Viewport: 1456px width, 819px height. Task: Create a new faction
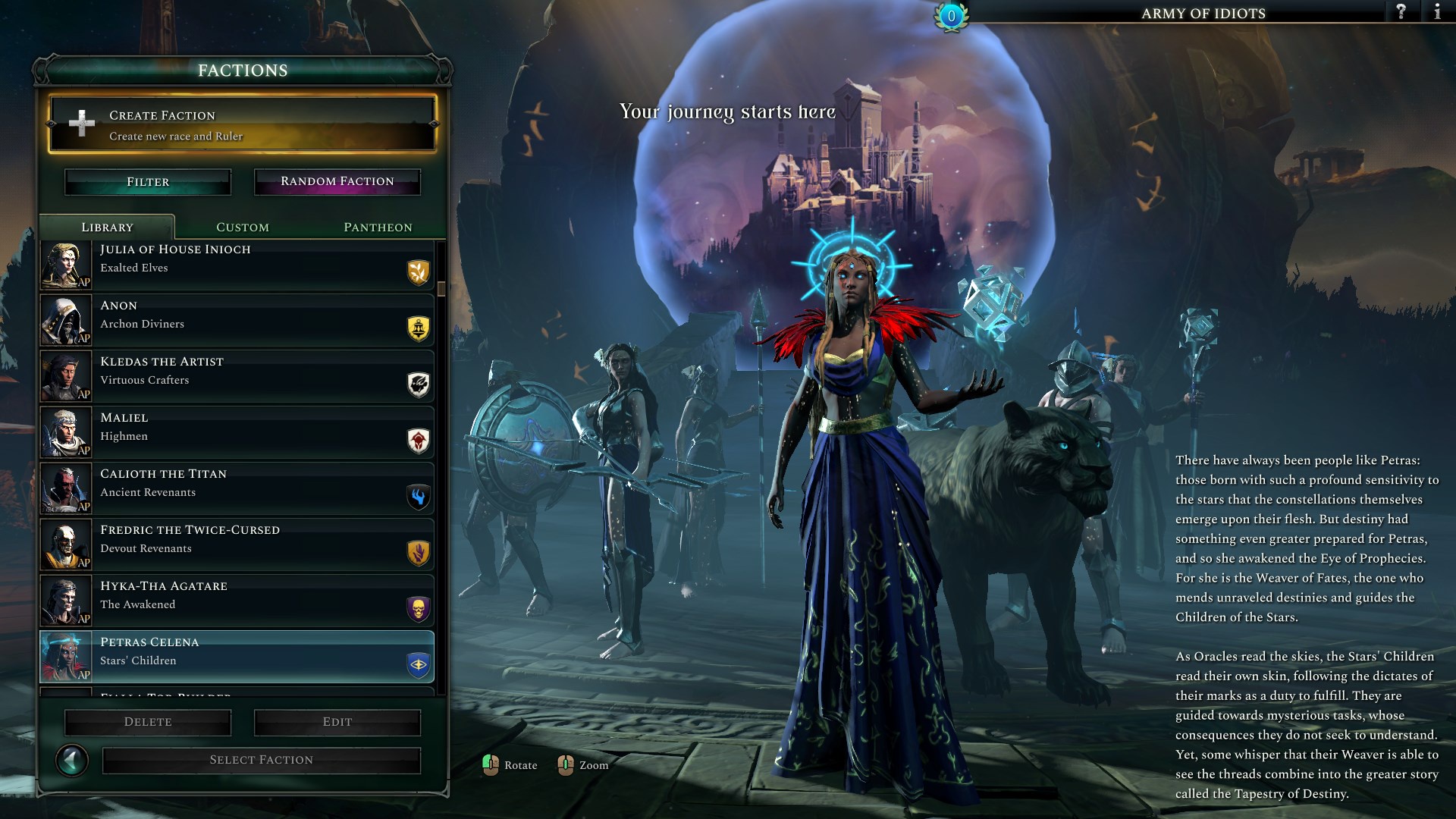coord(242,124)
